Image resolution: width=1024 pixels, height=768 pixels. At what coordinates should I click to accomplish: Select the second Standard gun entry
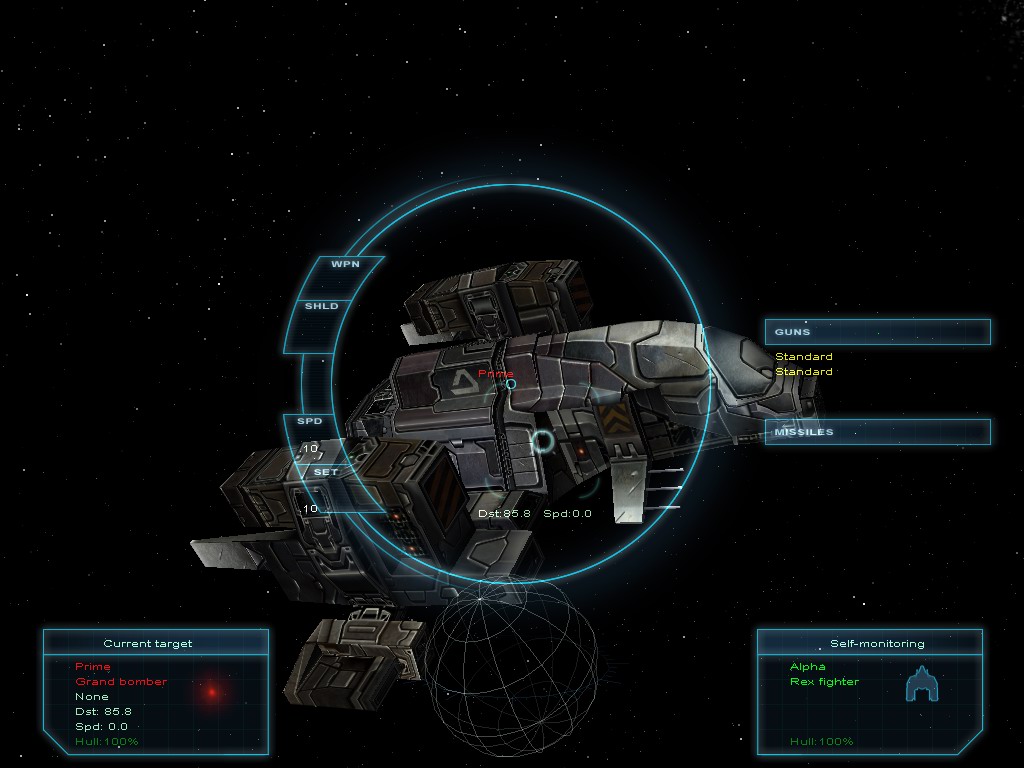(804, 372)
